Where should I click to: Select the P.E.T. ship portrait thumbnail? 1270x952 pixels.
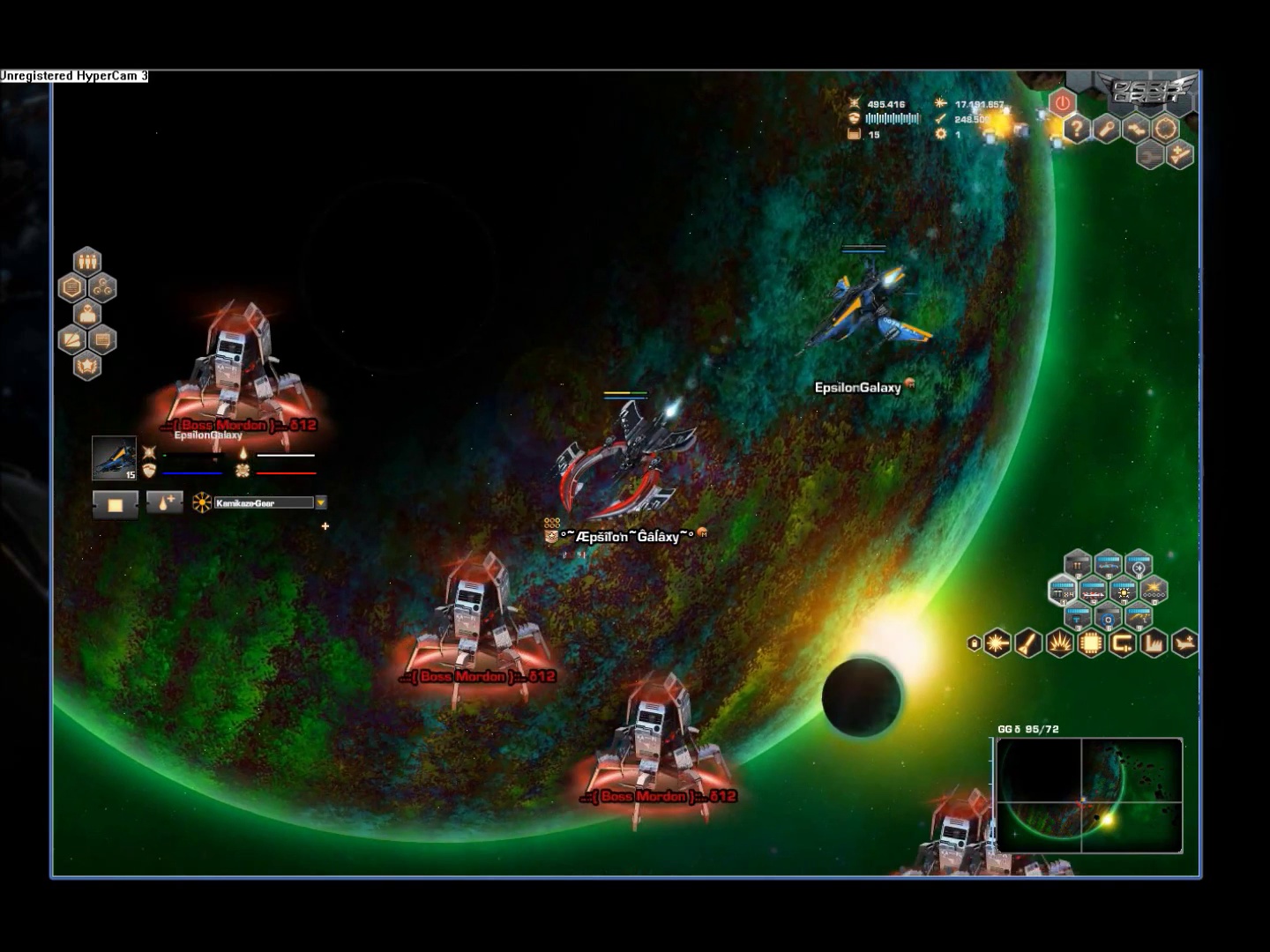[115, 457]
